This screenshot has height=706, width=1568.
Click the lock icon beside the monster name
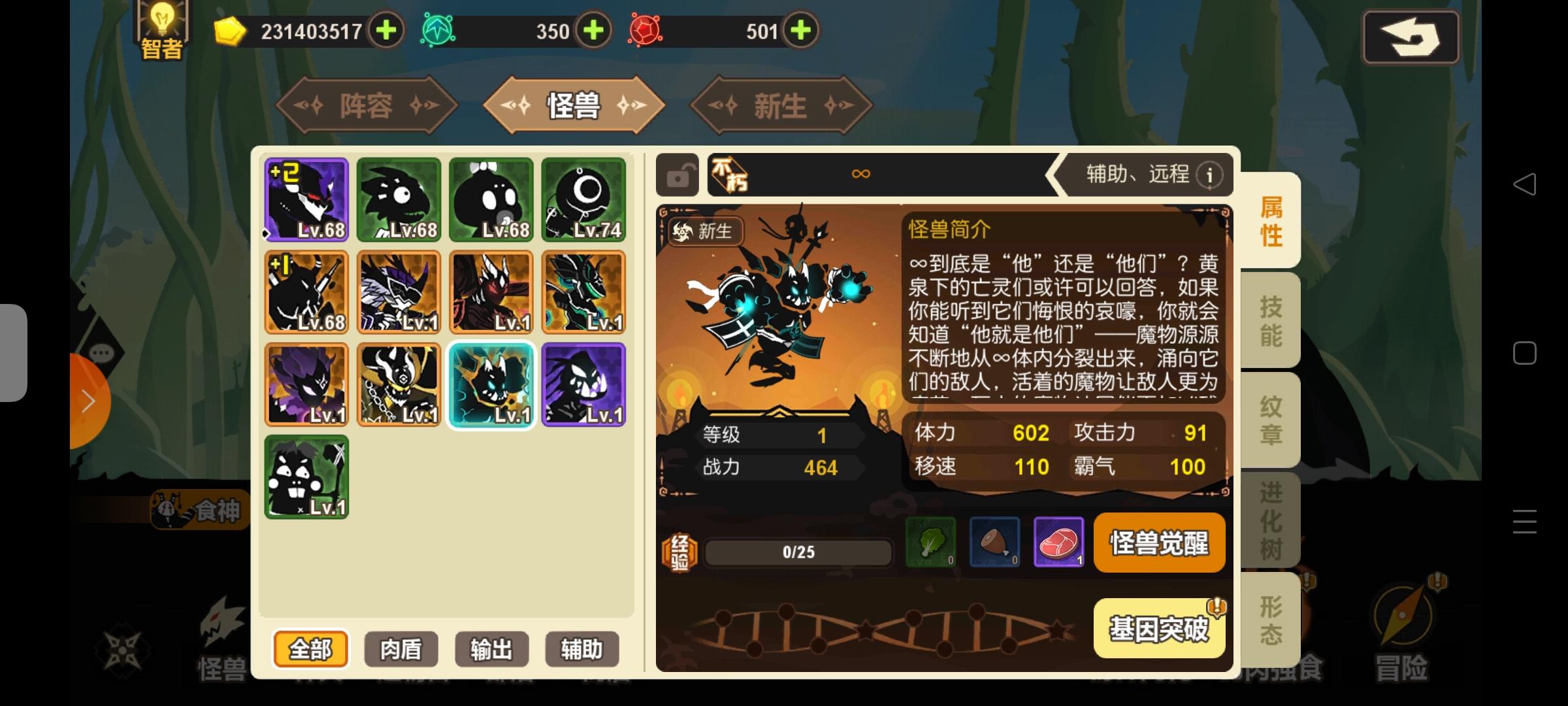tap(678, 175)
